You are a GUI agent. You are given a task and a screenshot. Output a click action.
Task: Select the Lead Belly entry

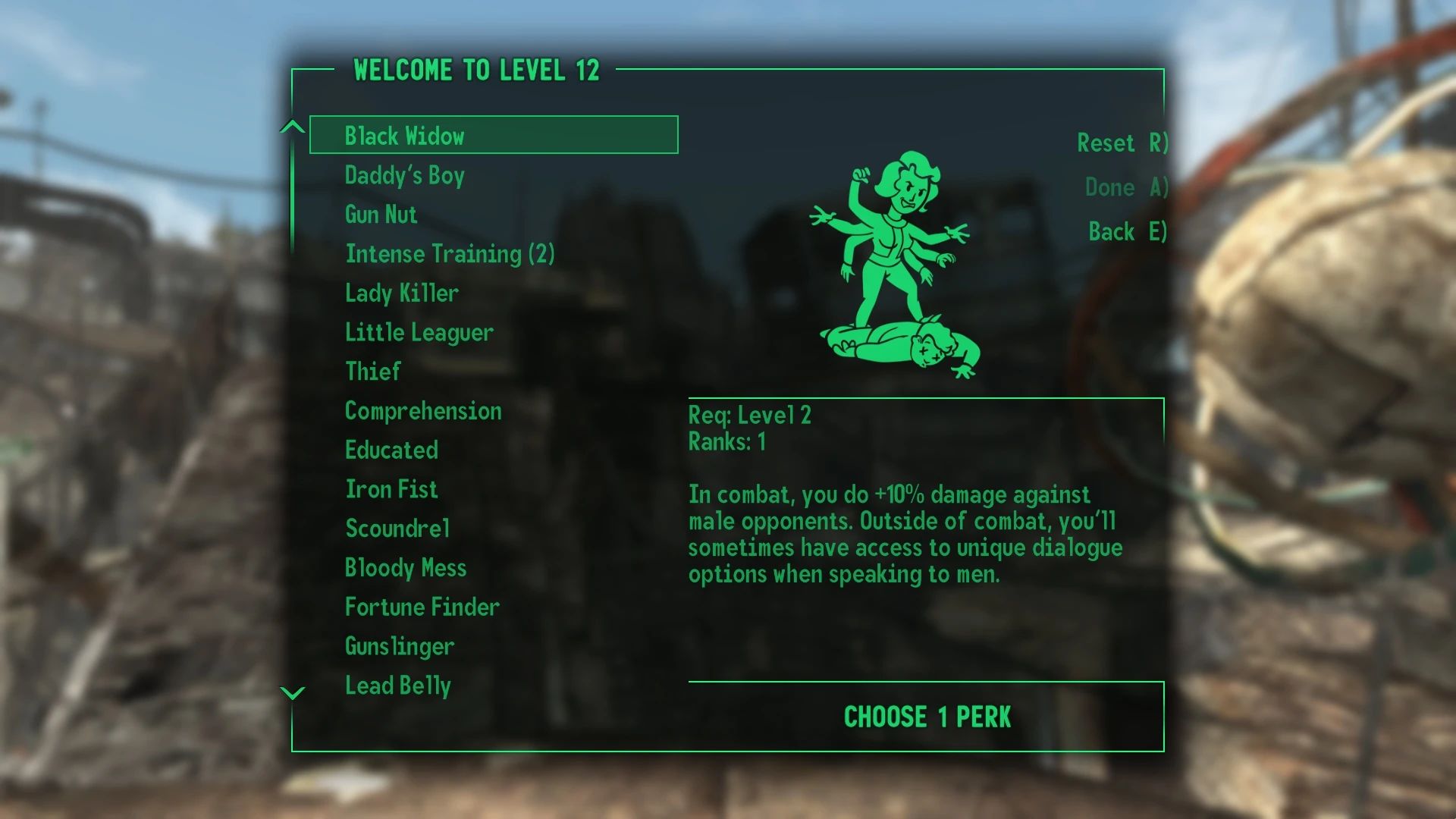point(397,685)
